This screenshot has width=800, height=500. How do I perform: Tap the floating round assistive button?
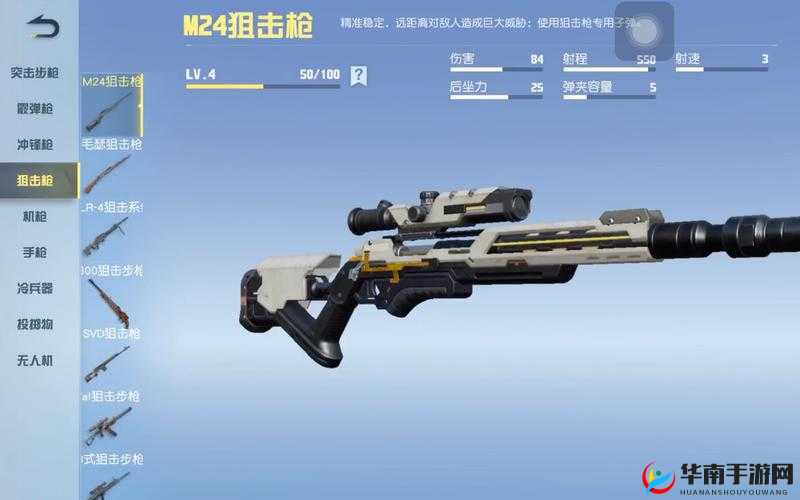(x=643, y=32)
